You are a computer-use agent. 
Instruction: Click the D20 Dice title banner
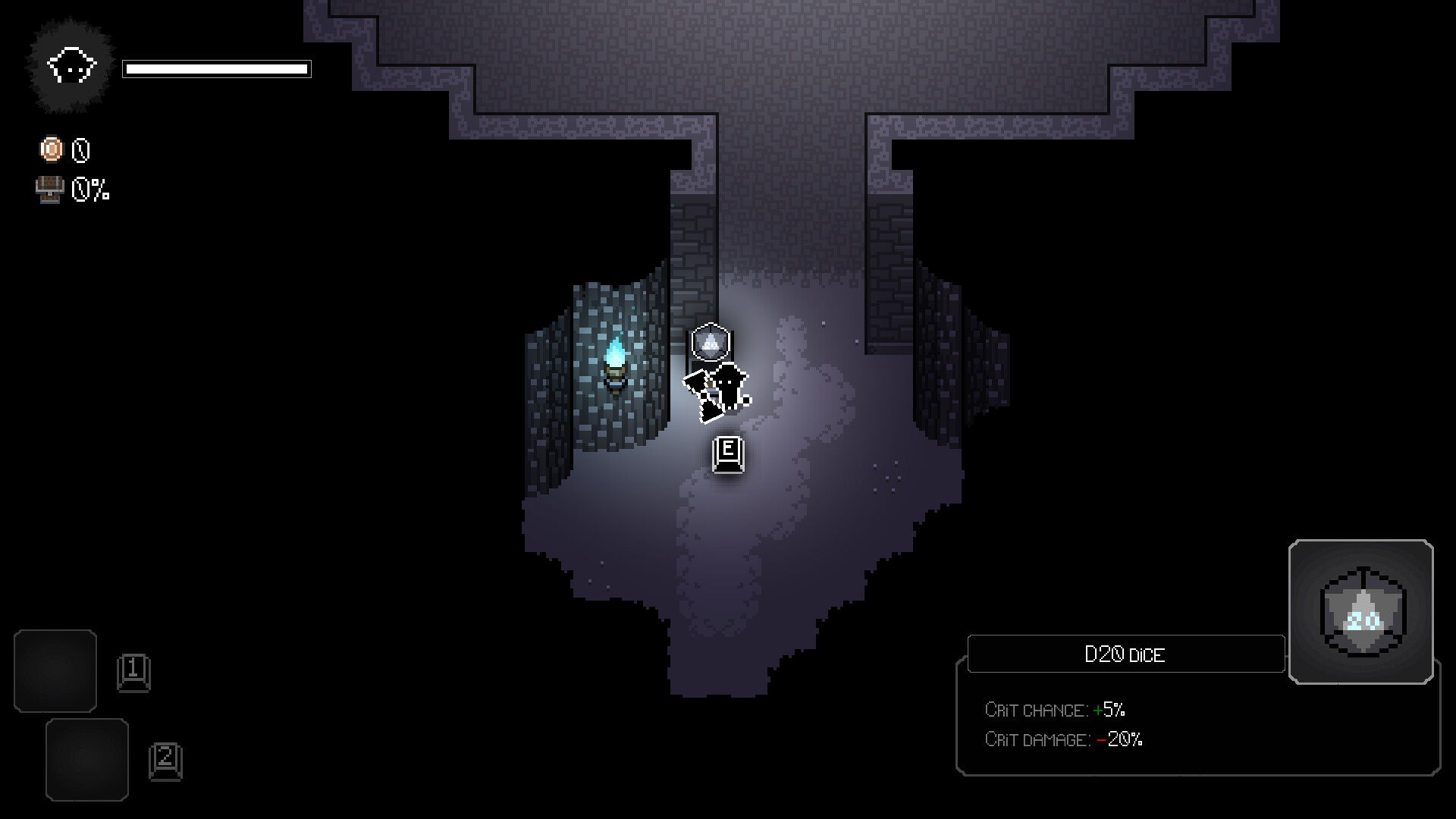tap(1125, 654)
